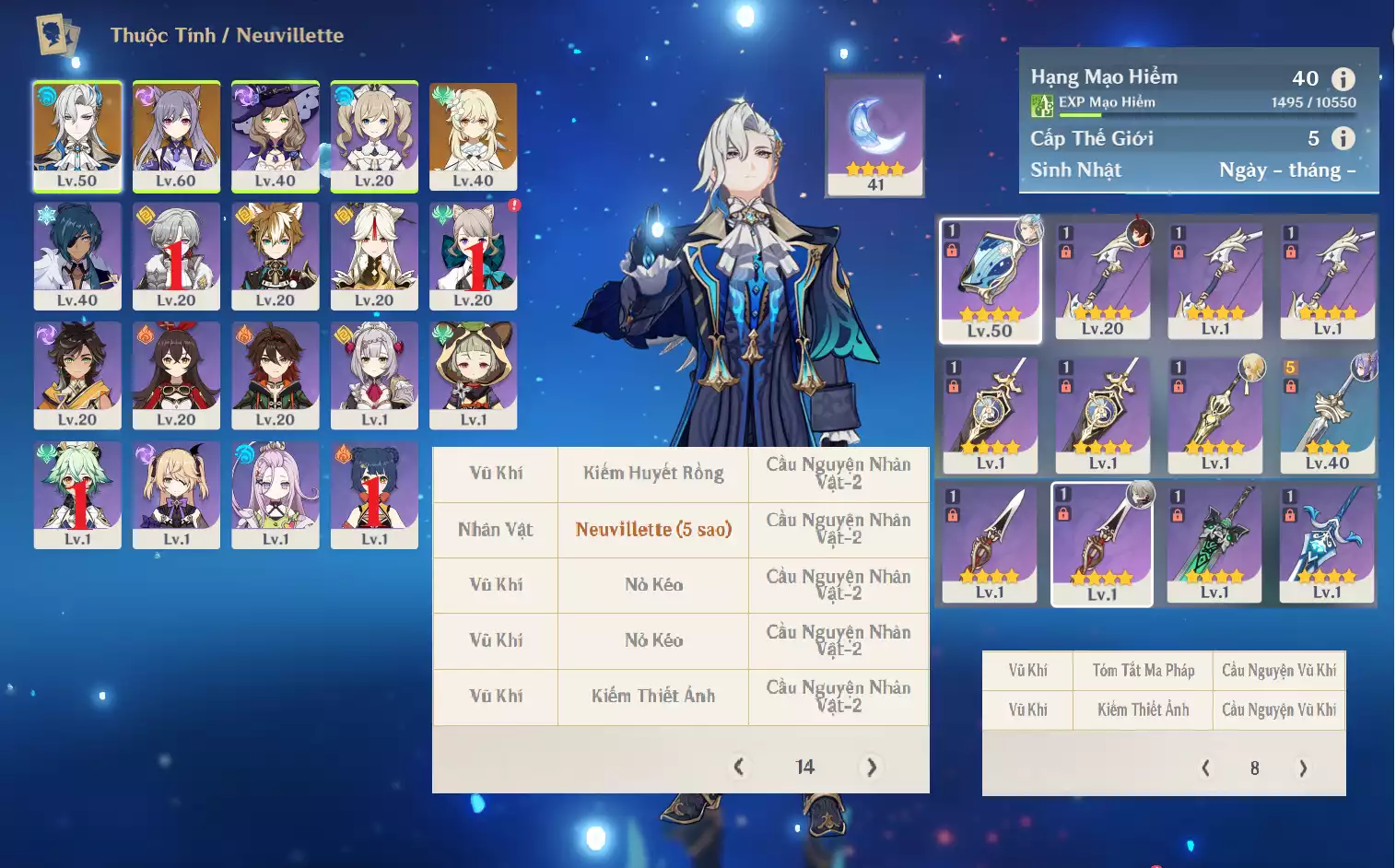Select Barbara's Lv.20 portrait
The width and height of the screenshot is (1396, 868).
click(374, 136)
